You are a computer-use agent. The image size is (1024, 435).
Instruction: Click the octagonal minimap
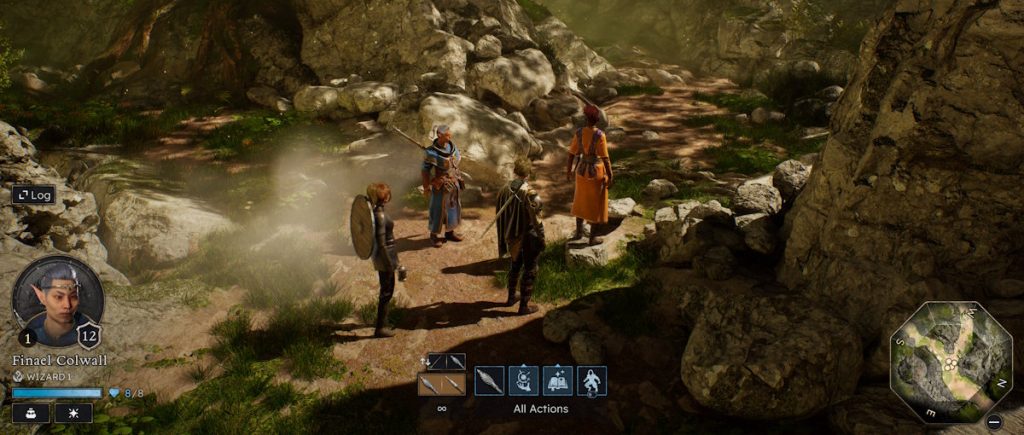point(951,362)
